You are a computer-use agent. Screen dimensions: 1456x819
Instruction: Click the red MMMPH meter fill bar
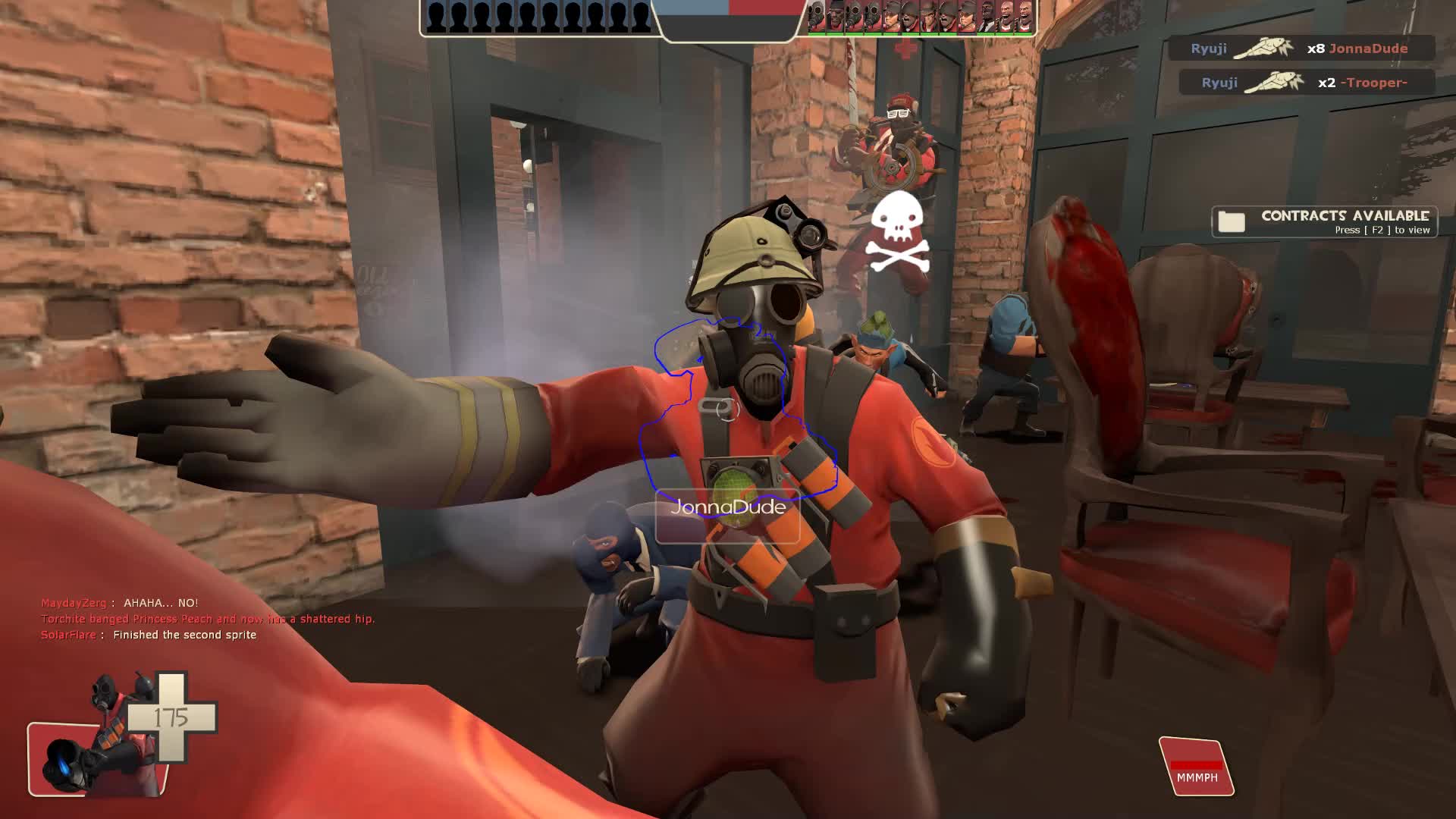coord(1197,766)
